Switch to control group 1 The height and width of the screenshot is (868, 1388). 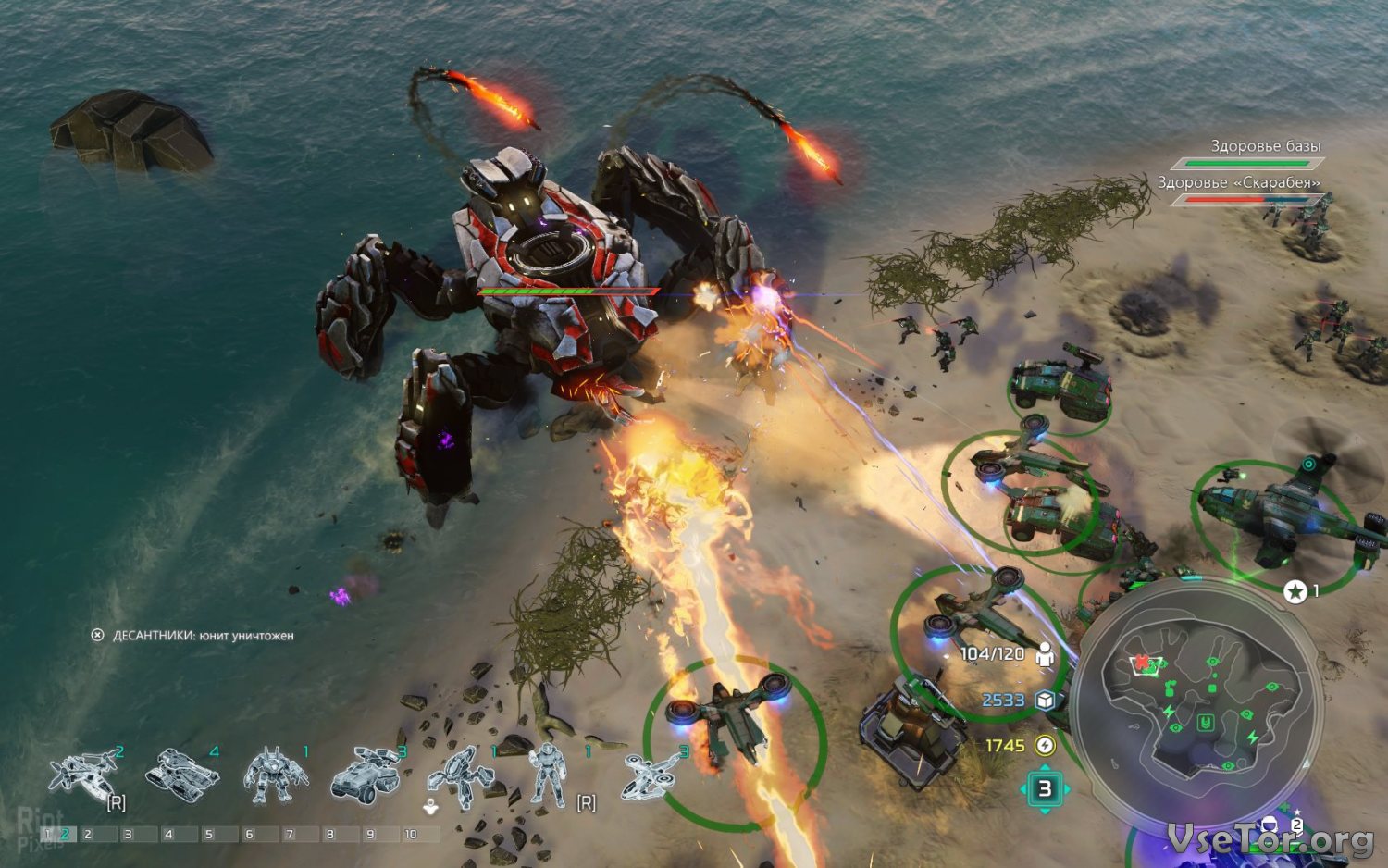click(47, 835)
